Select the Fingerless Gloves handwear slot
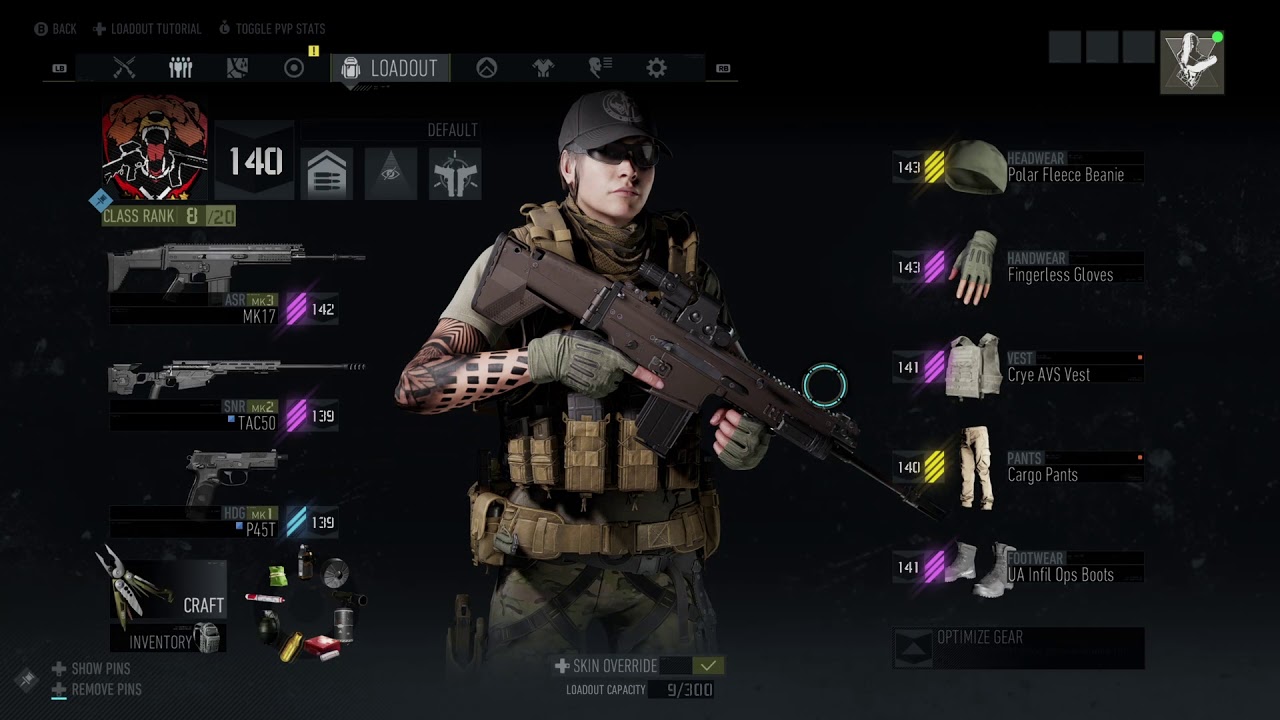 coord(1018,267)
